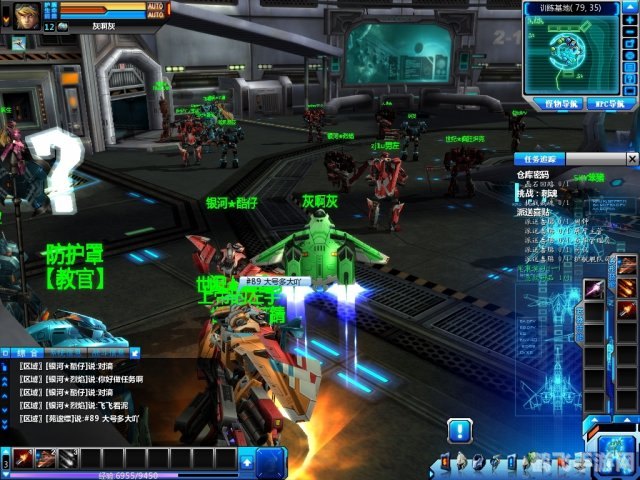The height and width of the screenshot is (480, 640).
Task: Trigger the third hotbar skill, the grey streaks
Action: click(68, 459)
